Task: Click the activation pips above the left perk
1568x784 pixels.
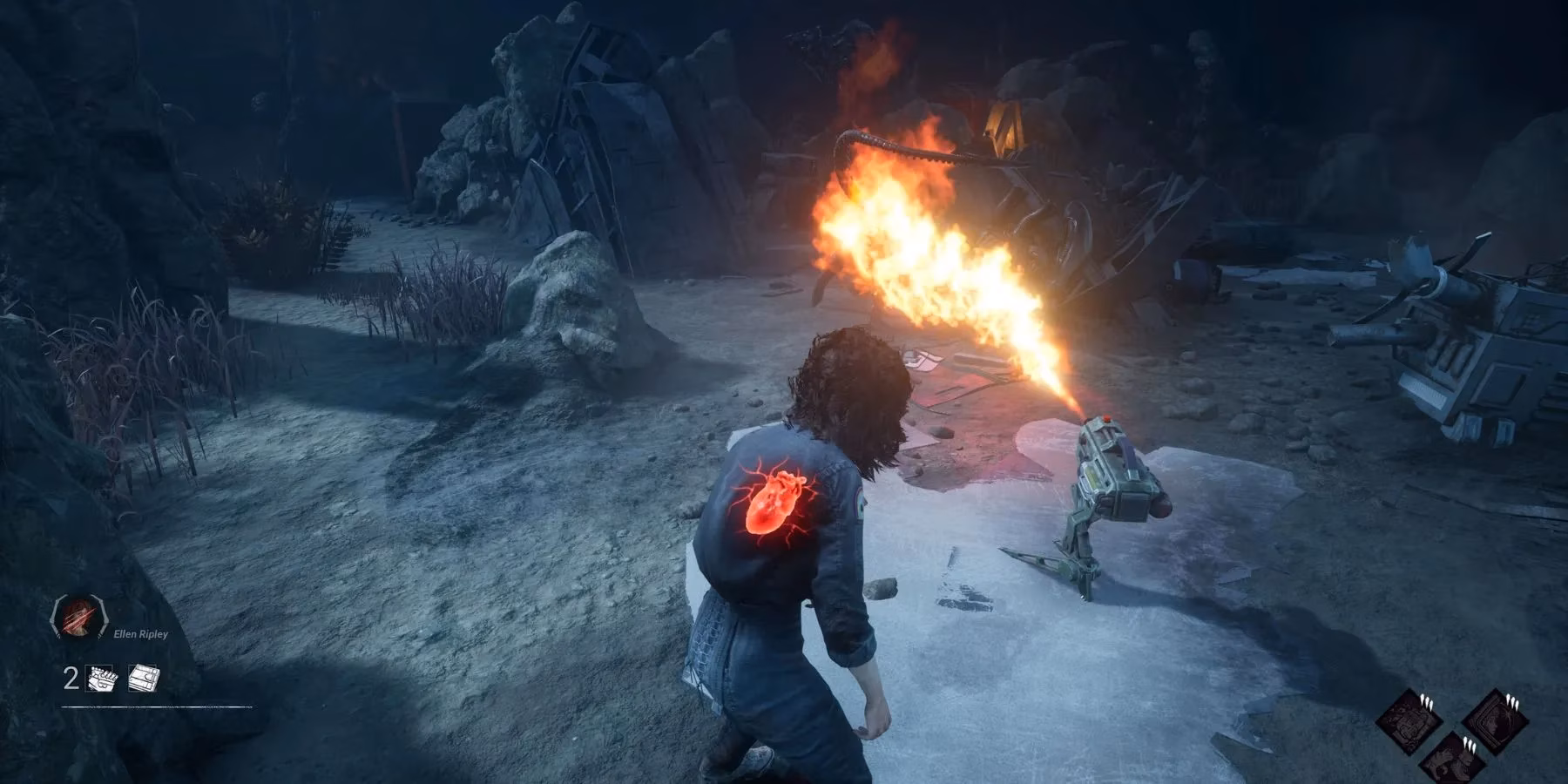Action: point(1426,701)
